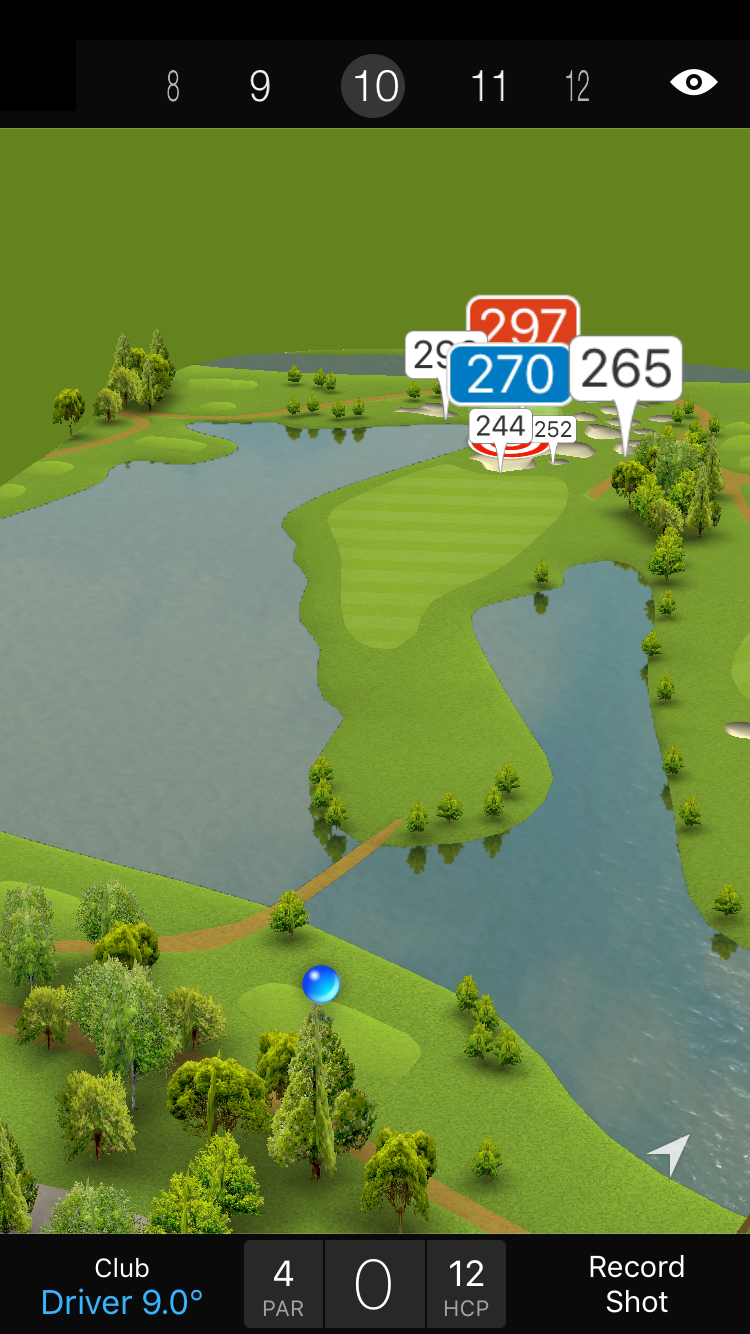Image resolution: width=750 pixels, height=1334 pixels.
Task: Select the blue ball position marker
Action: coord(321,984)
